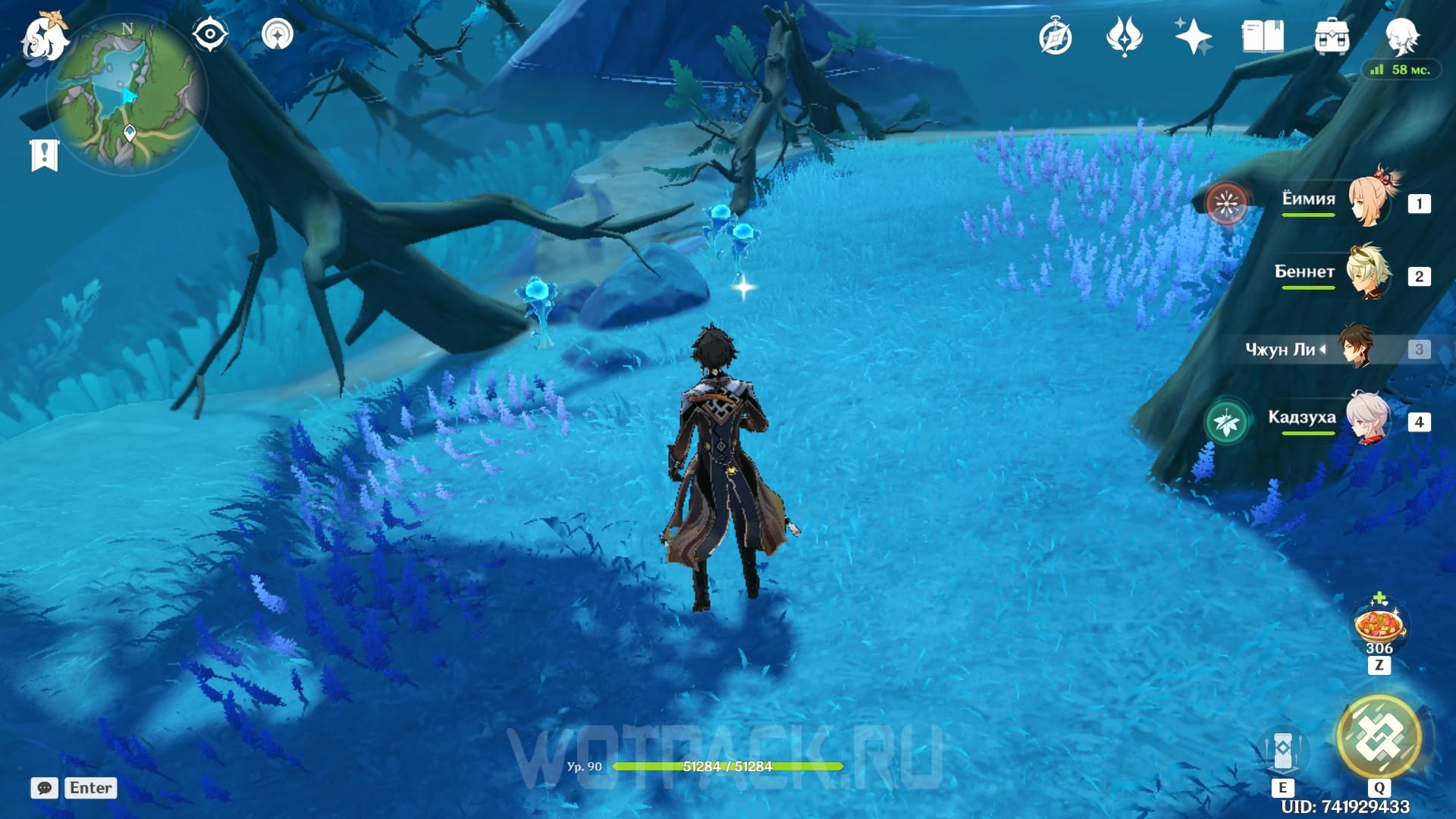The height and width of the screenshot is (819, 1456).
Task: Open the quest navigation beacon icon
Action: click(278, 34)
